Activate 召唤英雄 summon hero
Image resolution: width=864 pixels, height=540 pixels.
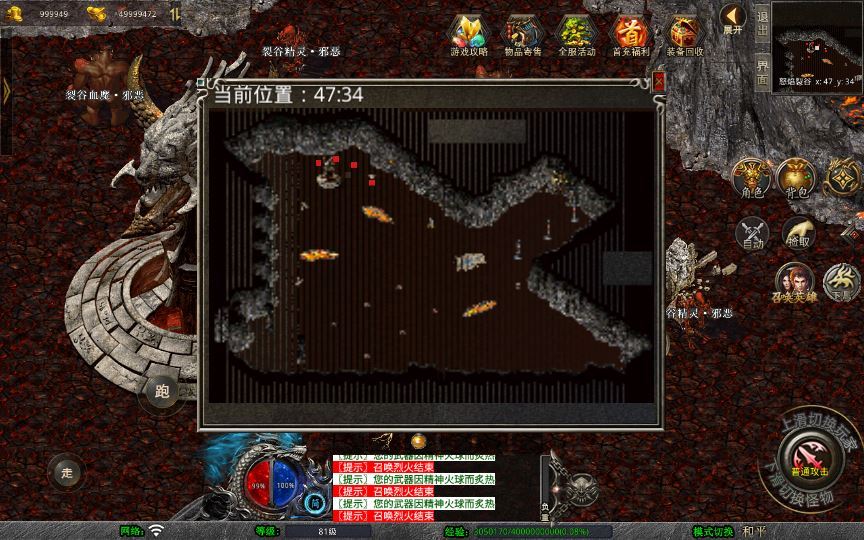[x=795, y=283]
